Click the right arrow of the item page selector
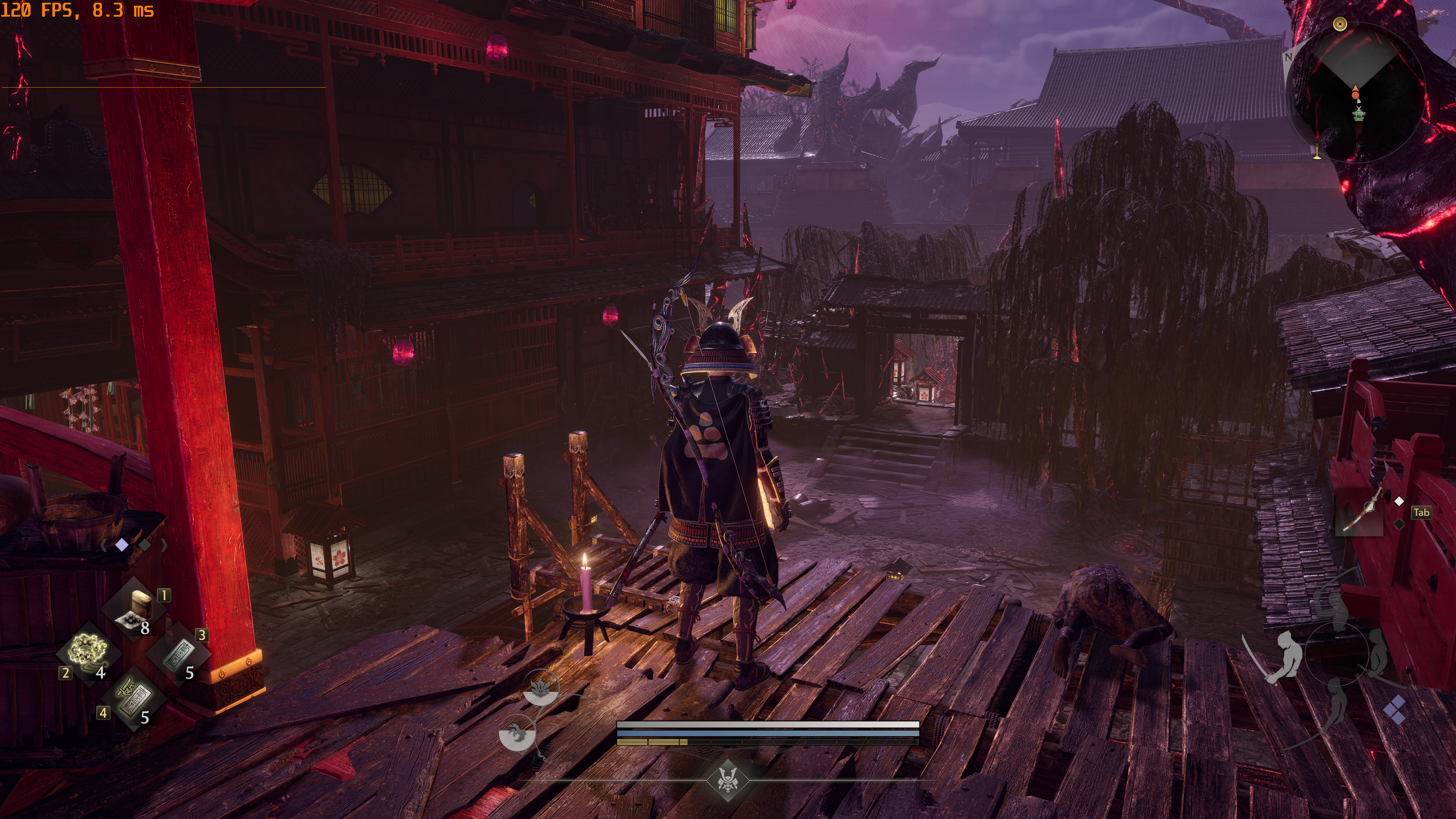 (164, 545)
